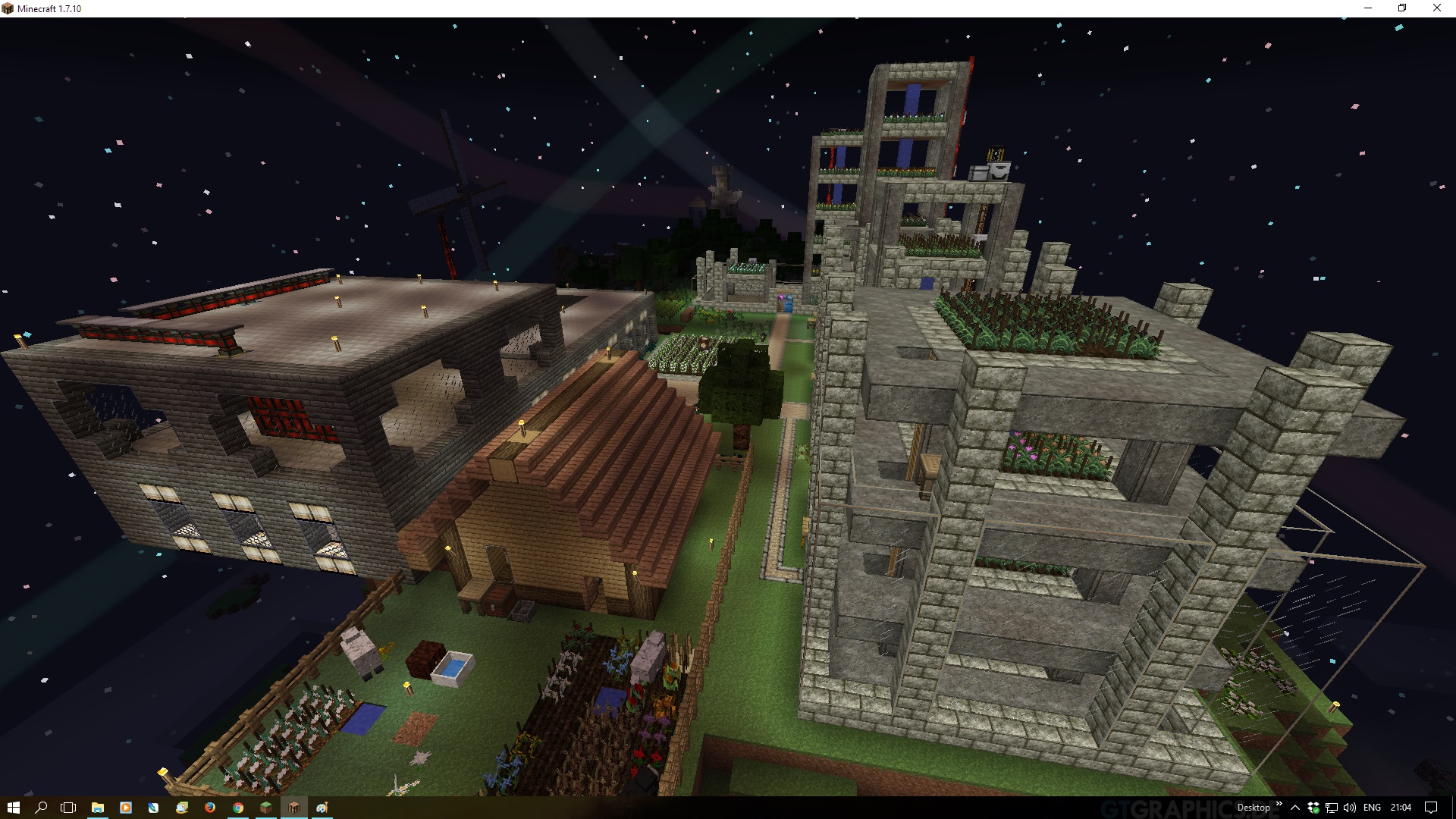The image size is (1456, 819).
Task: Minimize the Minecraft window
Action: (1368, 8)
